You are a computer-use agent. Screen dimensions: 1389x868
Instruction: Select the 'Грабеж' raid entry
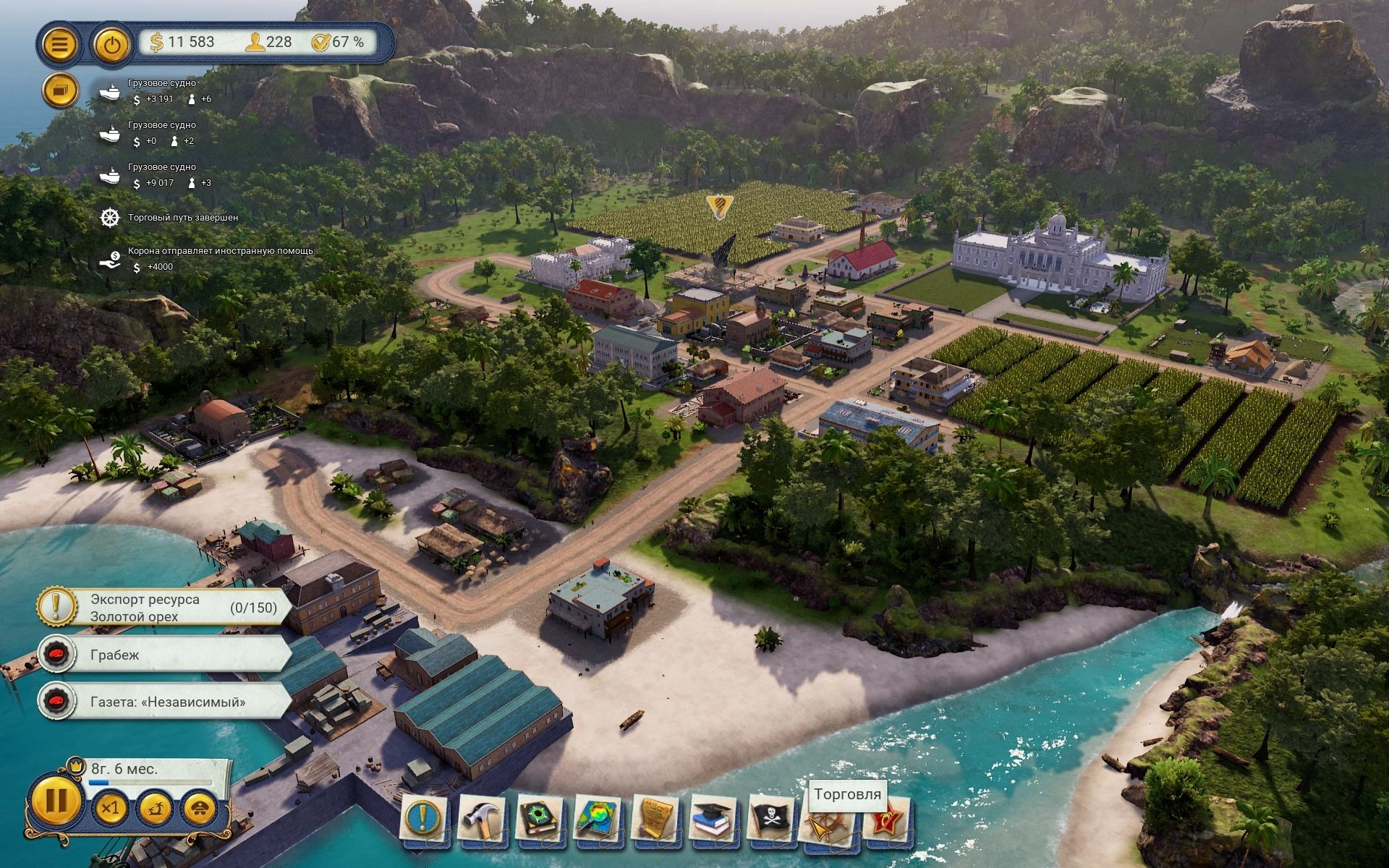coord(166,655)
